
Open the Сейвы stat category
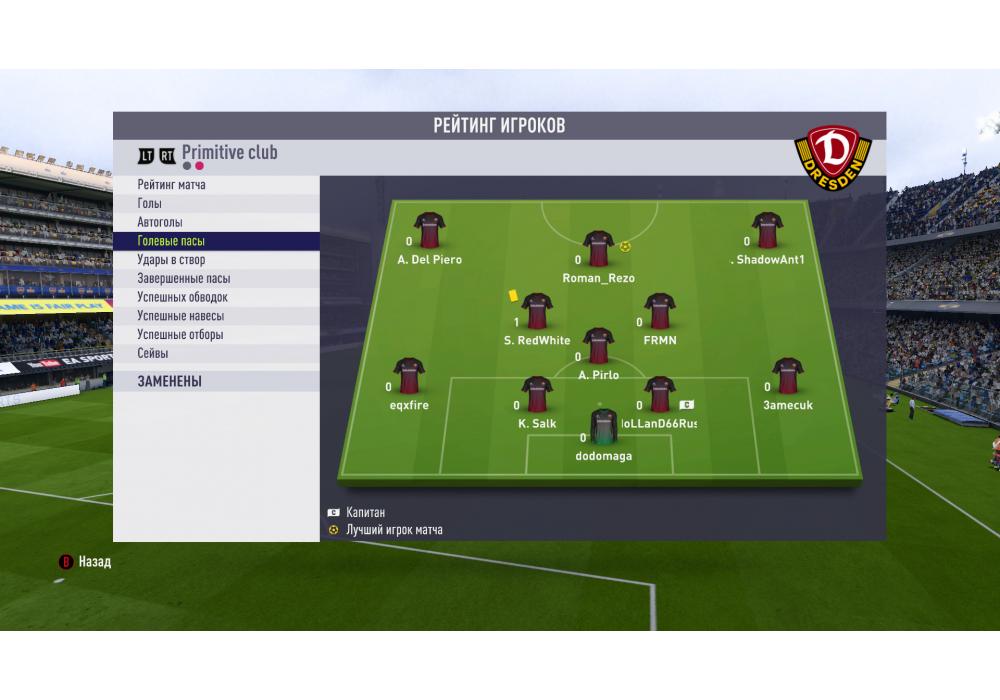153,353
